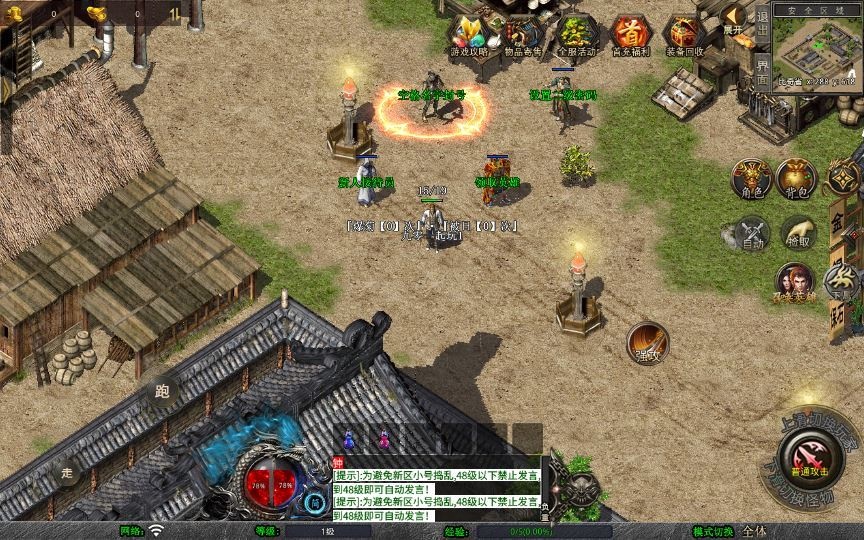864x540 pixels.
Task: Open the chat message log box
Action: (437, 489)
